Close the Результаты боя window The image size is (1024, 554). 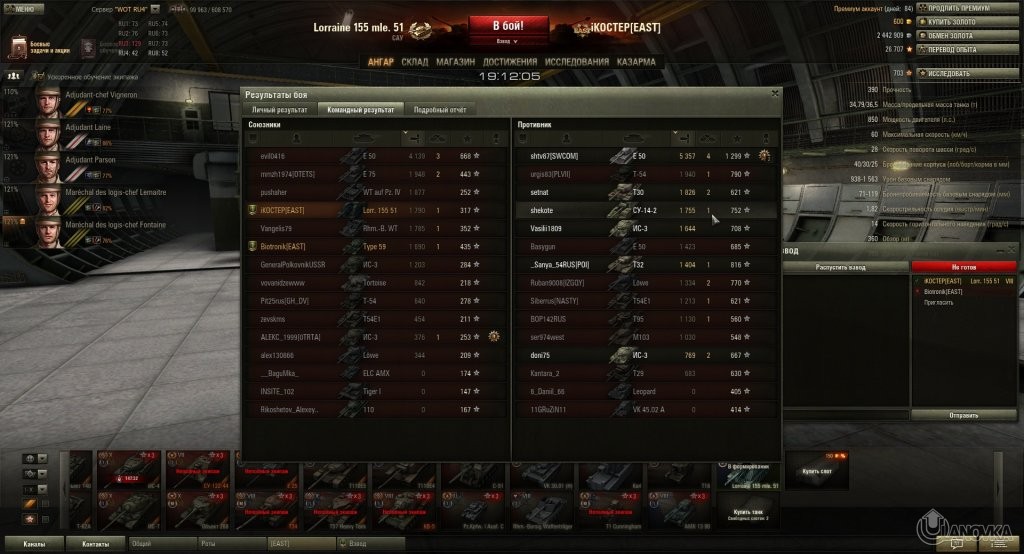[x=774, y=93]
